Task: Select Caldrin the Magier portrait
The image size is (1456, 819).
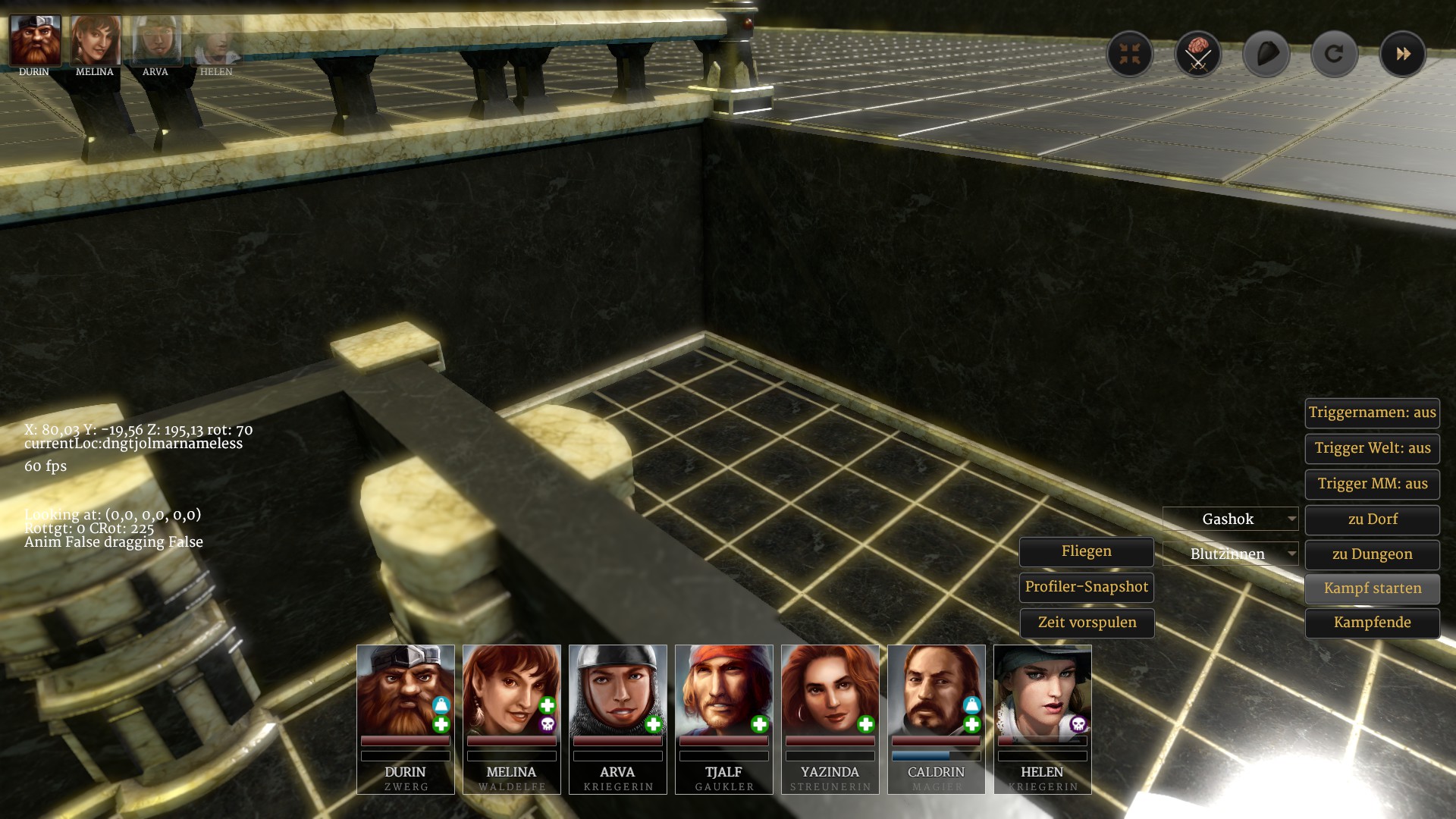Action: point(937,690)
